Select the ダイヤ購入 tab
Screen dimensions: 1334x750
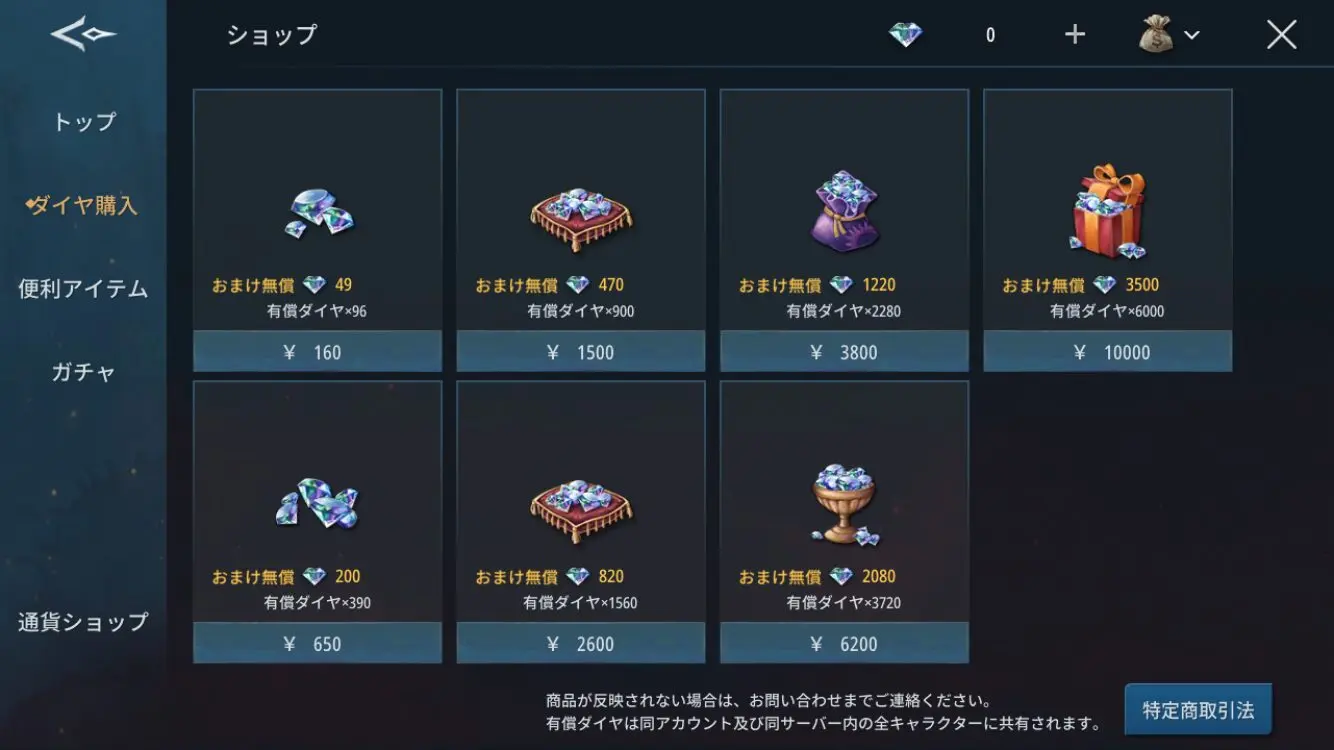point(84,206)
